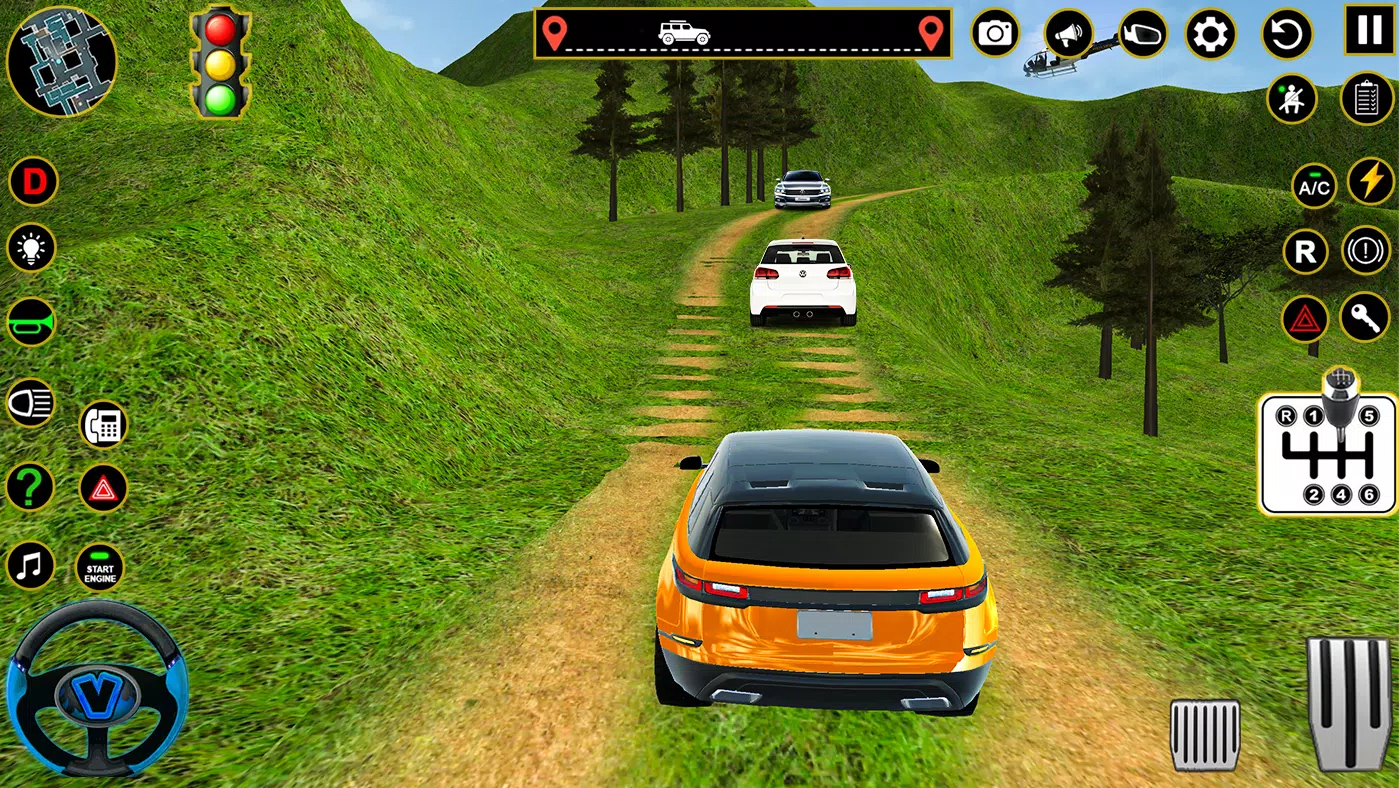The height and width of the screenshot is (788, 1399).
Task: Take a photo with camera button
Action: (995, 34)
